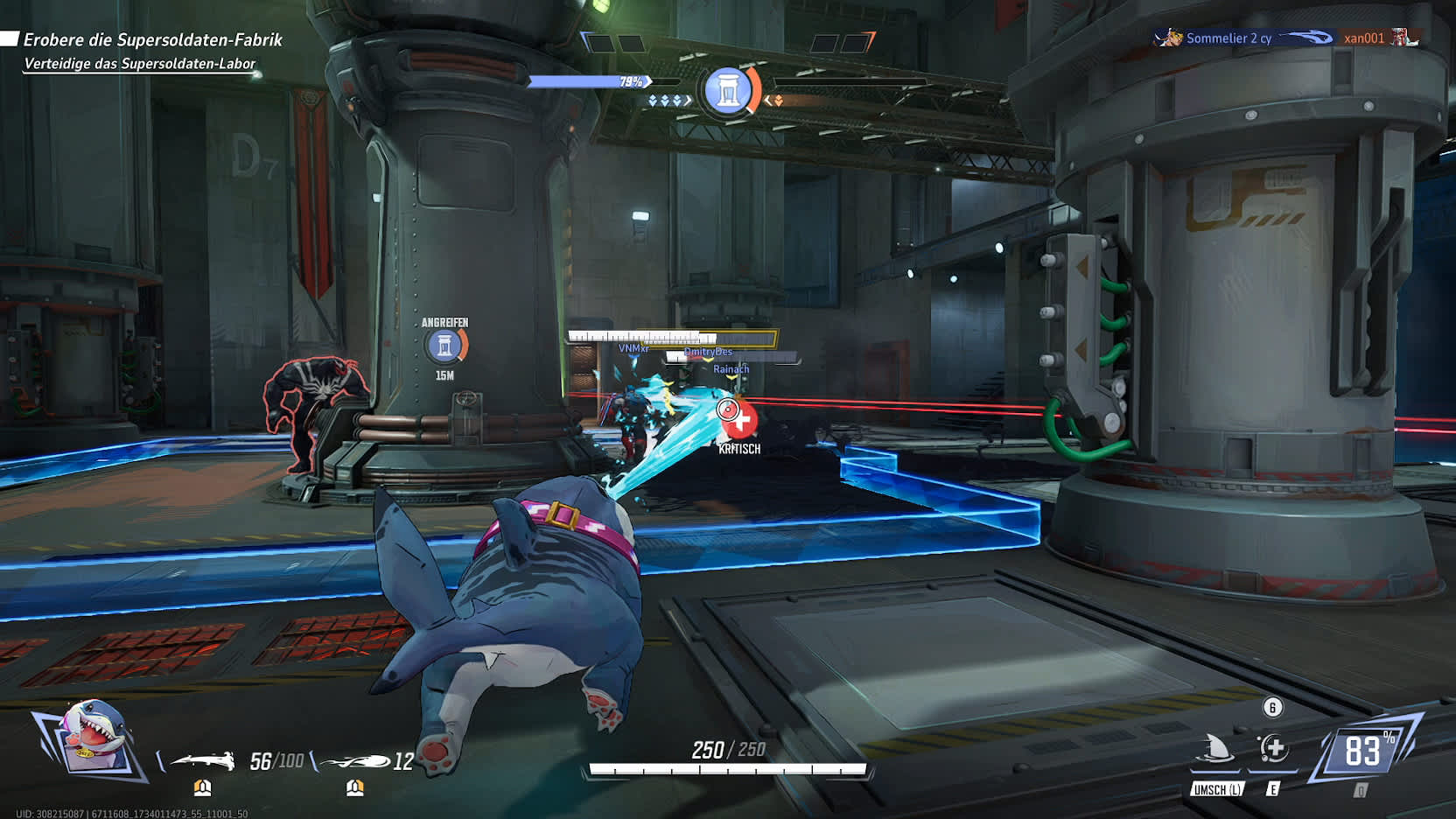
Task: Select the ANGREIFEN objective marker
Action: [445, 346]
